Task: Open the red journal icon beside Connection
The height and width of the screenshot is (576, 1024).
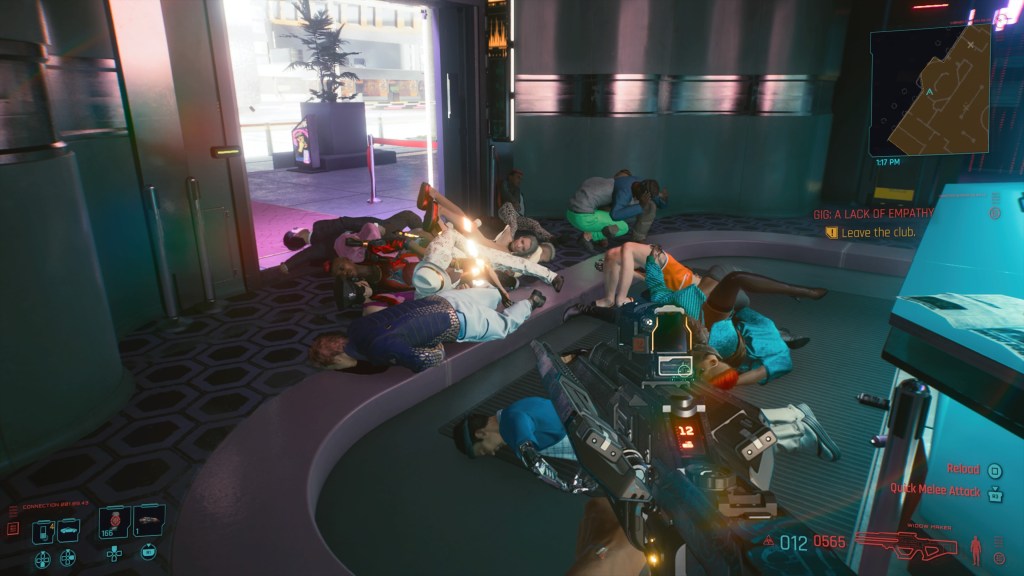Action: tap(13, 527)
